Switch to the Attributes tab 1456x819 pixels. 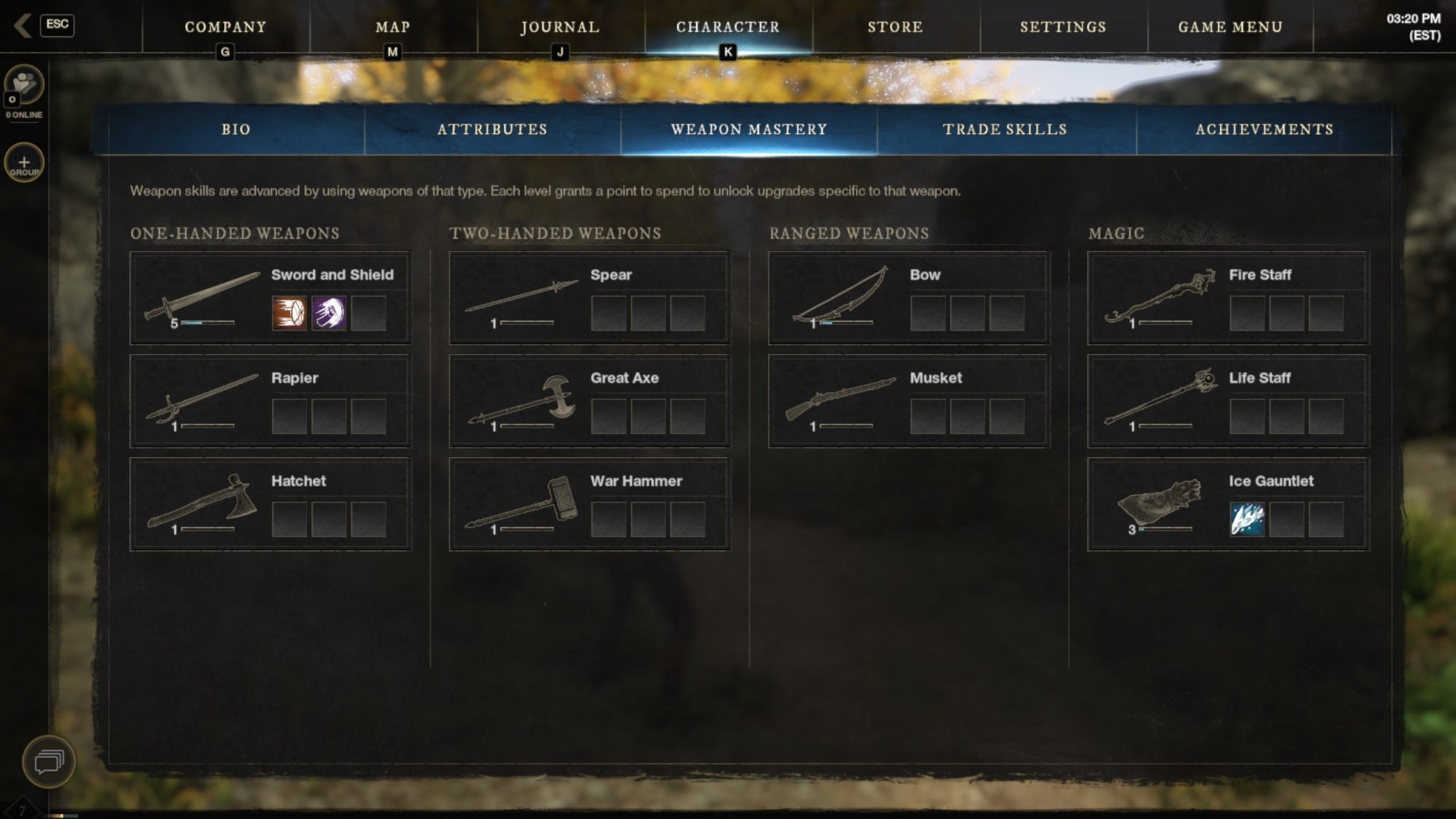tap(492, 129)
